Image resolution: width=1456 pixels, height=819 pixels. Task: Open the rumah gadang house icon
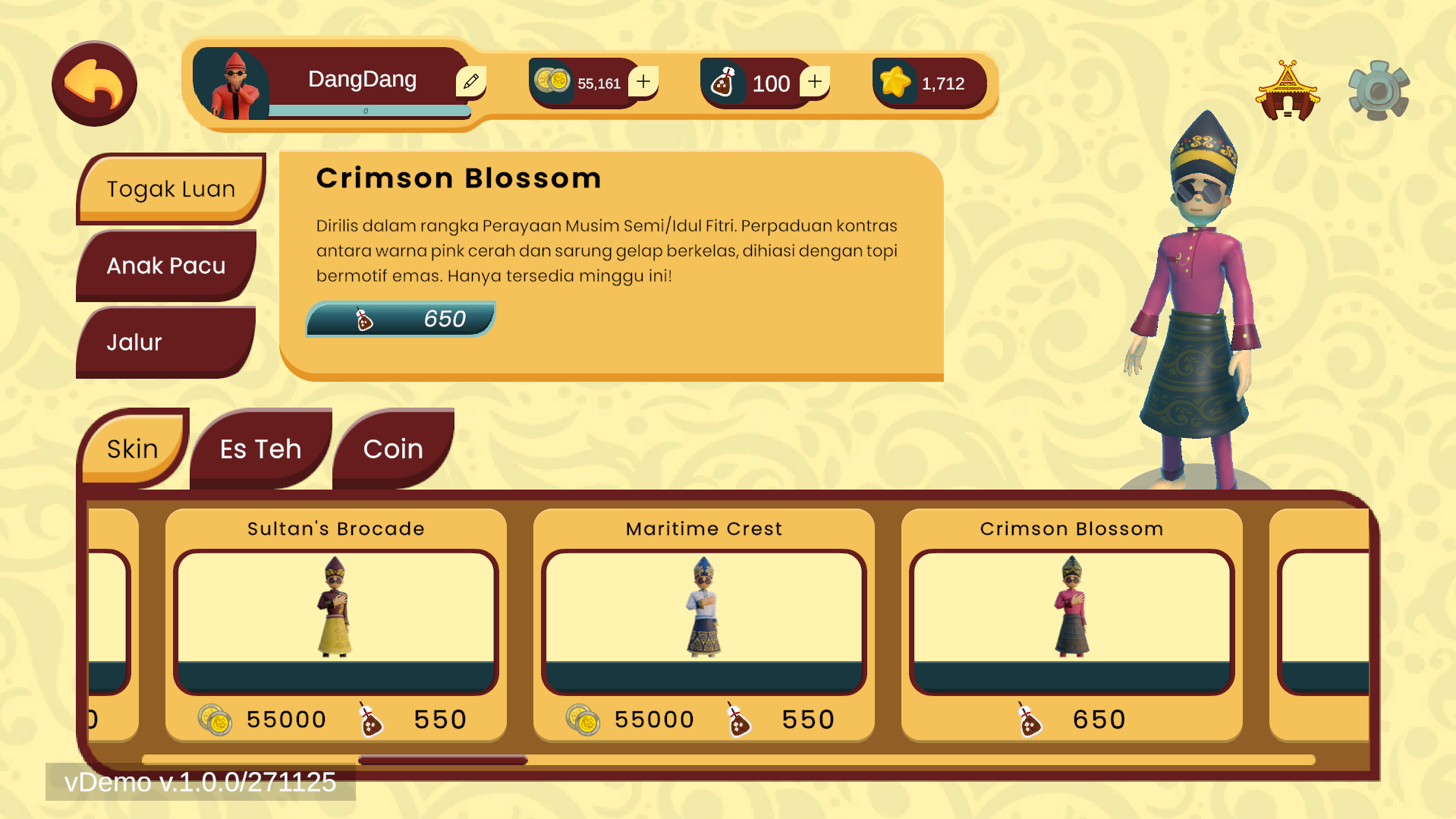(1288, 89)
